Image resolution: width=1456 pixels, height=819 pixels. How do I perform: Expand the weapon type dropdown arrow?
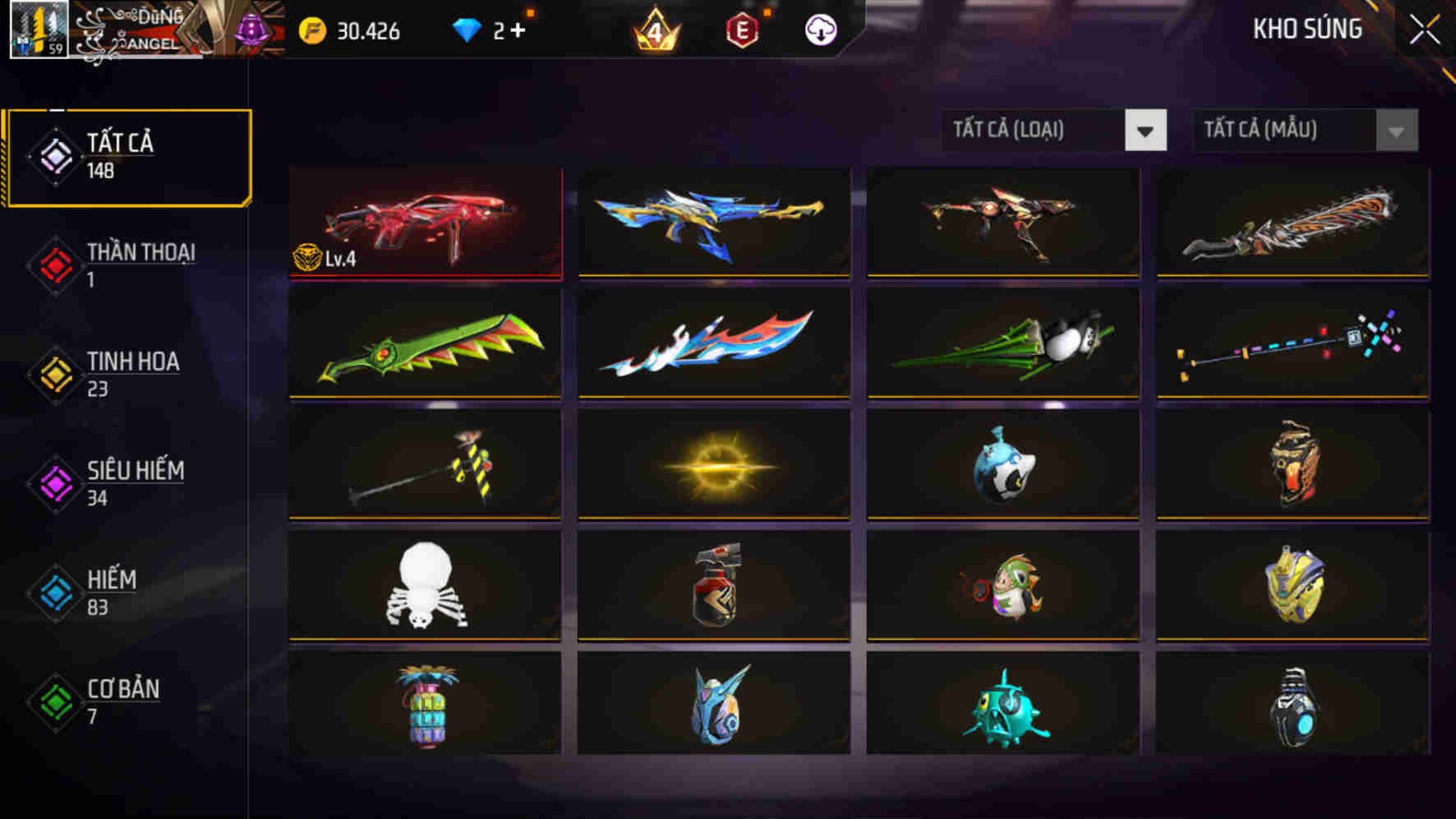(1145, 130)
